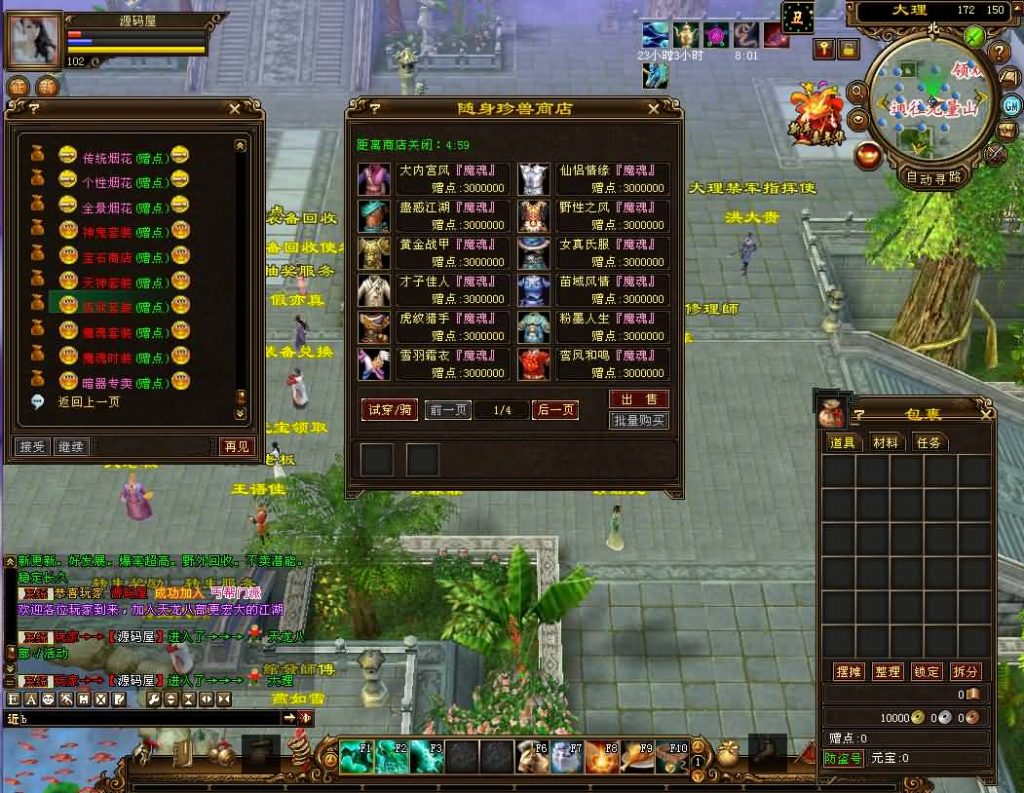Click the 再见 goodbye button

[x=236, y=446]
